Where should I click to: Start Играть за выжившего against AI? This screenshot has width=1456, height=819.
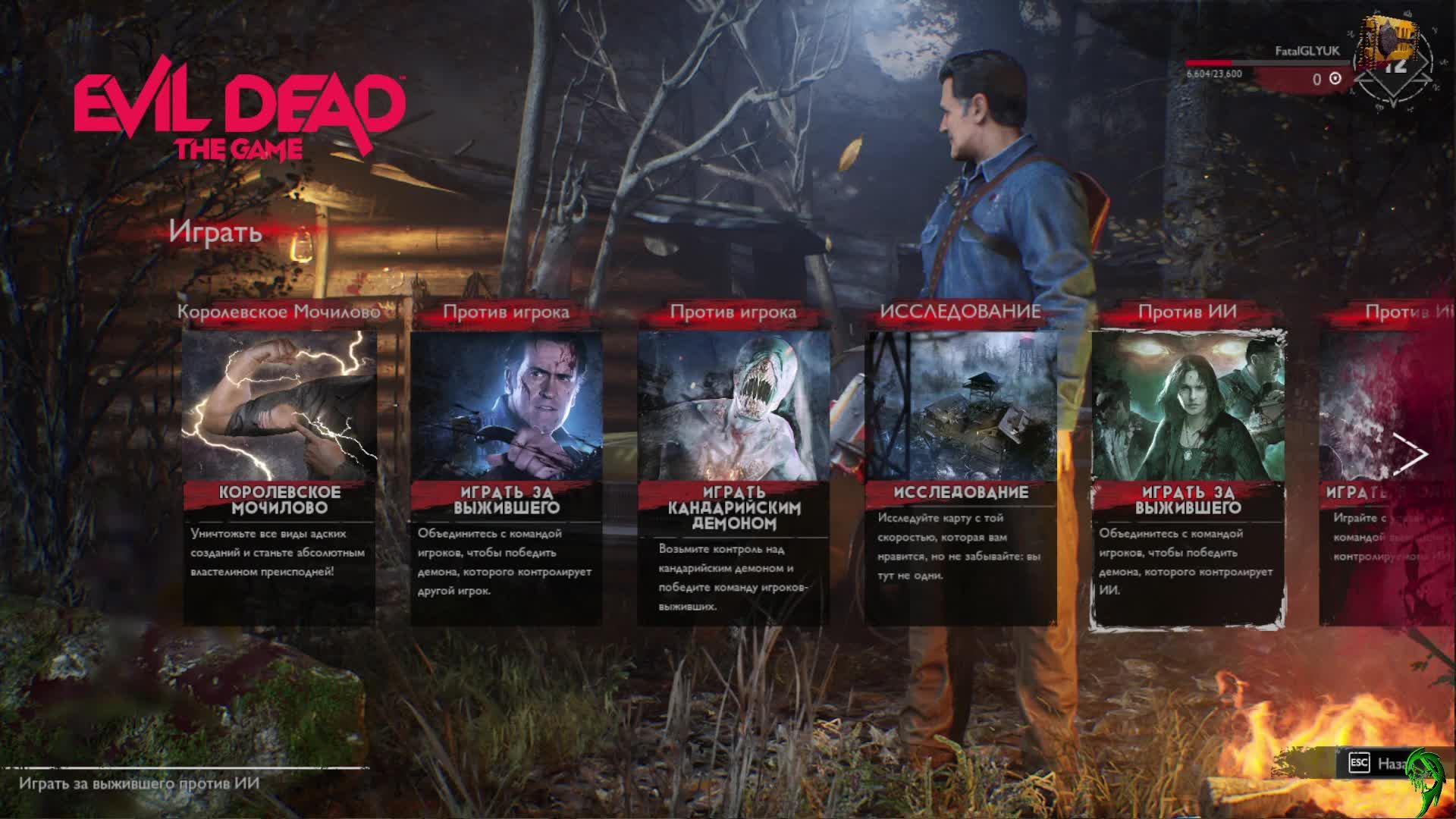pos(1188,478)
